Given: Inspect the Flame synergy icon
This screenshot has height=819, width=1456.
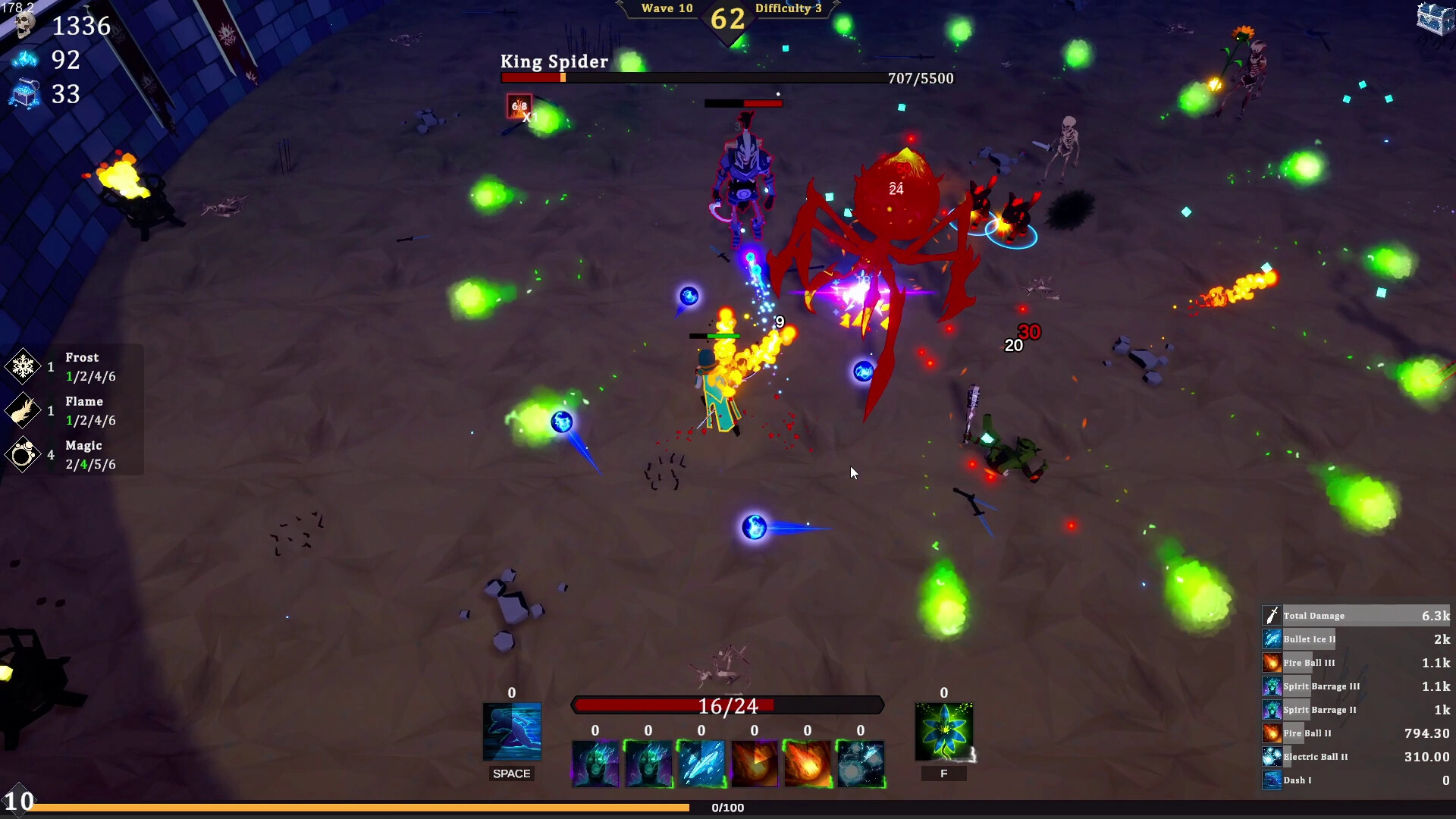Looking at the screenshot, I should pos(23,411).
